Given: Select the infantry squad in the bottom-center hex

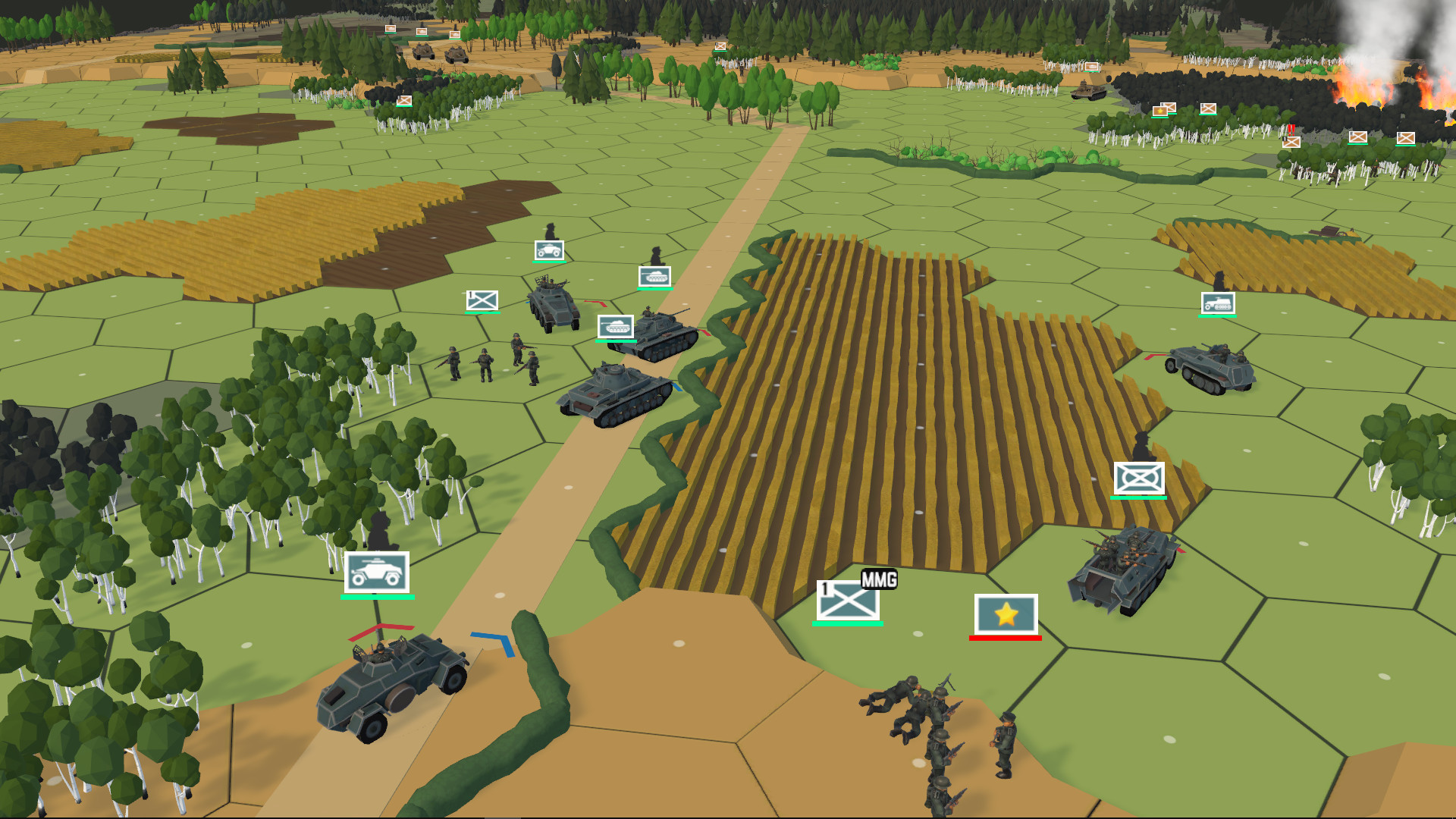Looking at the screenshot, I should point(933,728).
